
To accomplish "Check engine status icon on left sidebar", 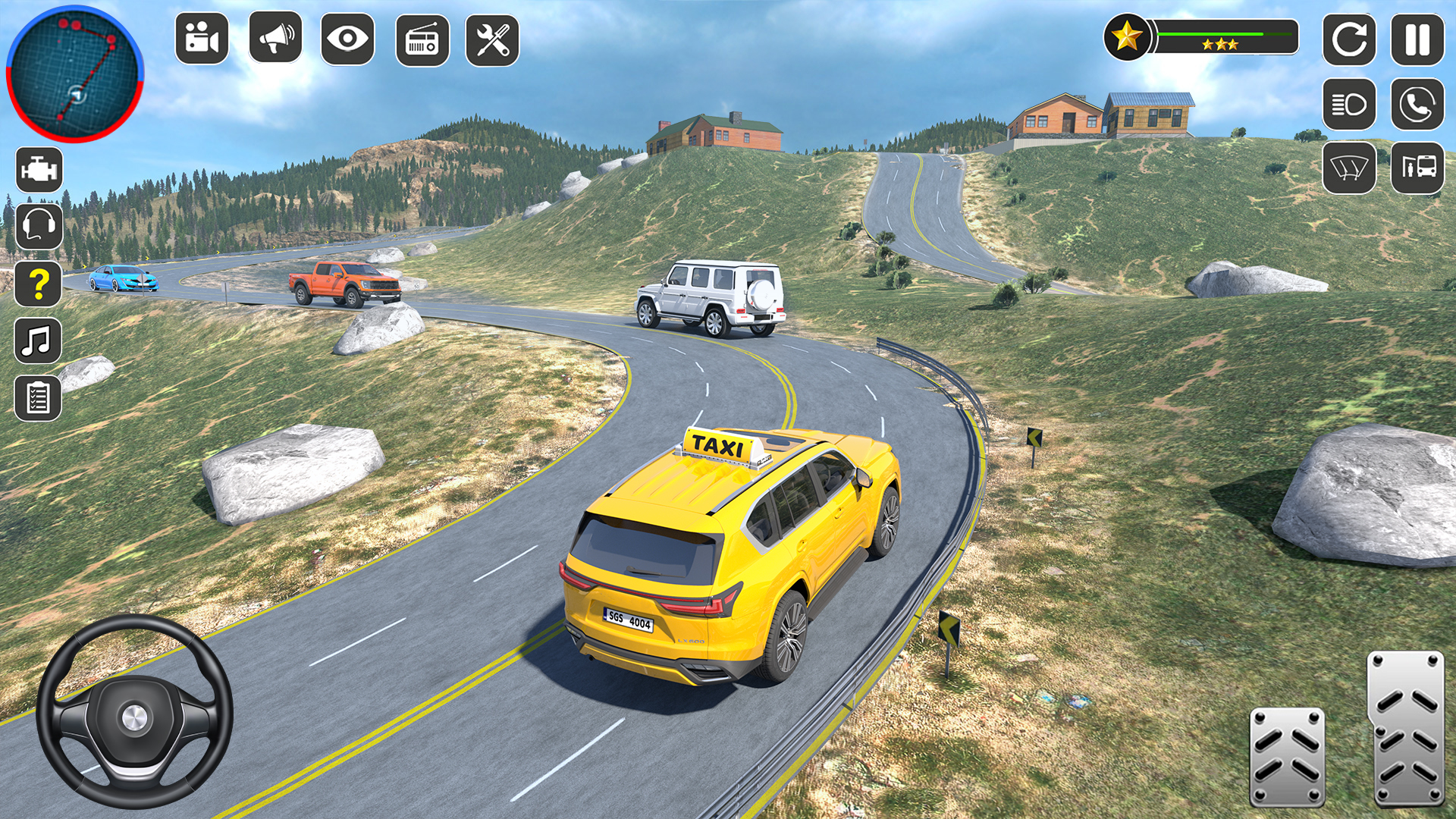I will [x=39, y=170].
